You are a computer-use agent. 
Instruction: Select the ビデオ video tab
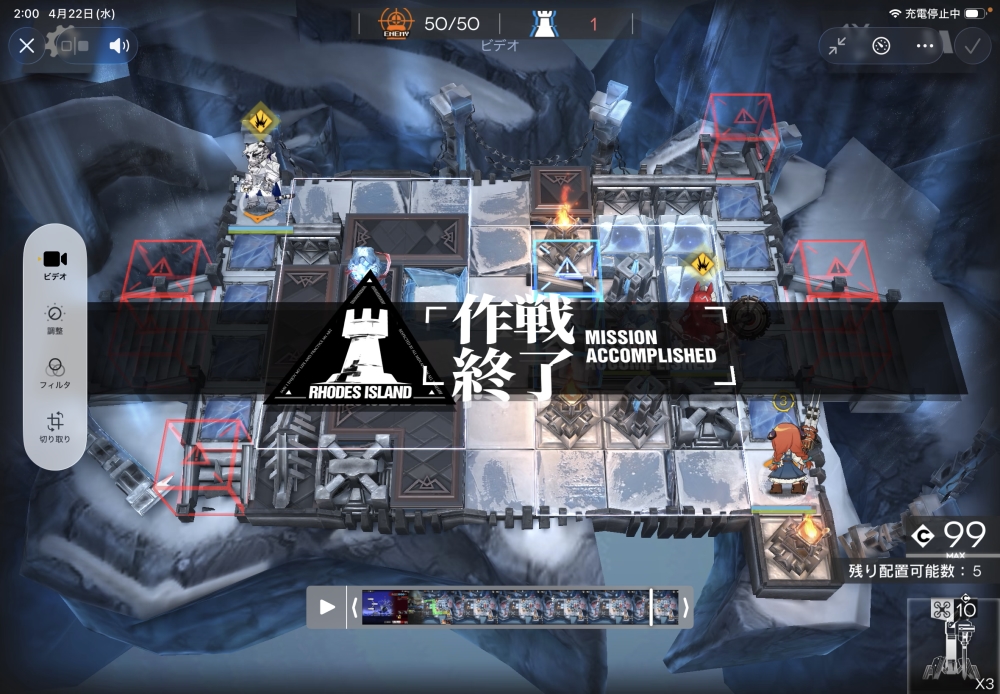[x=56, y=264]
